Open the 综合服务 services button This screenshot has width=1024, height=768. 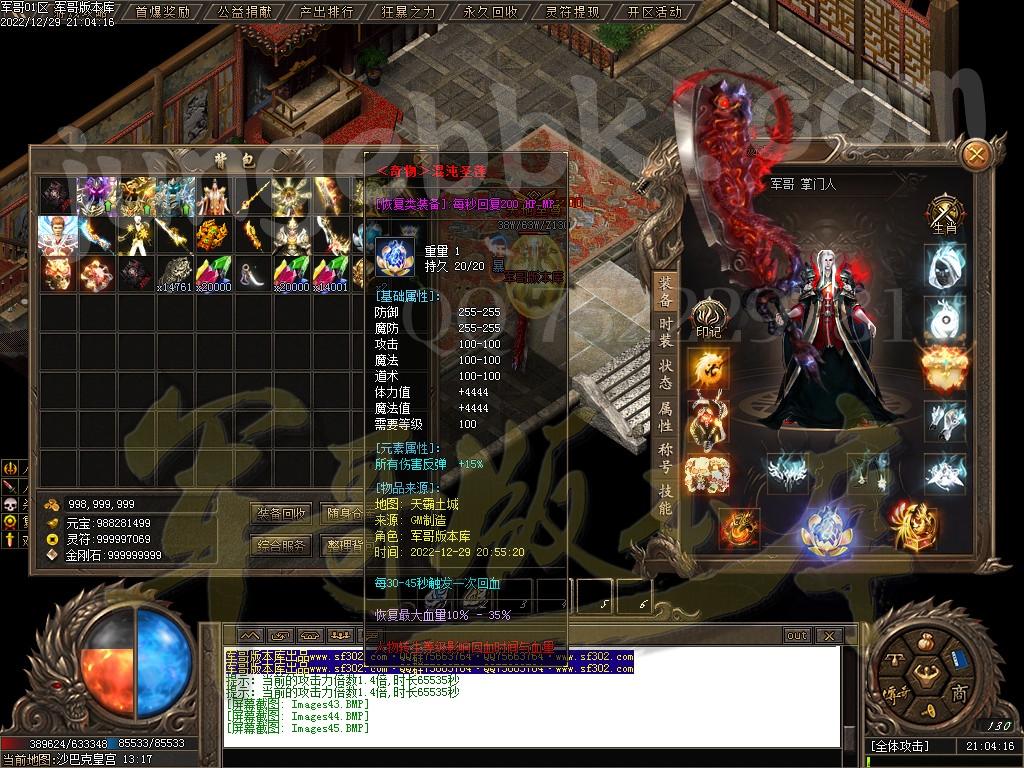tap(281, 546)
